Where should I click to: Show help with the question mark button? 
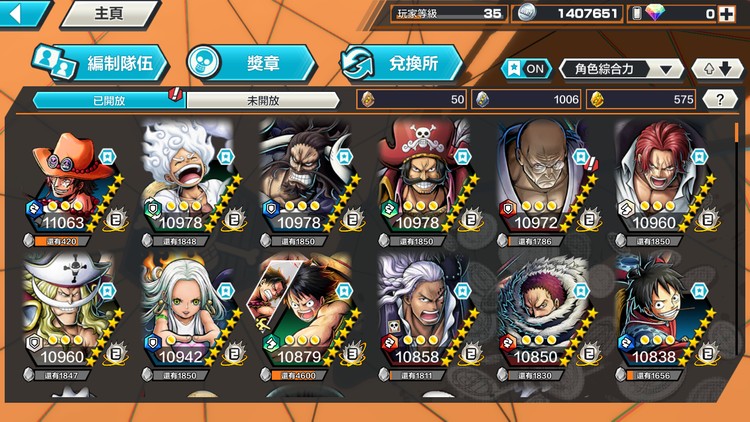click(720, 99)
